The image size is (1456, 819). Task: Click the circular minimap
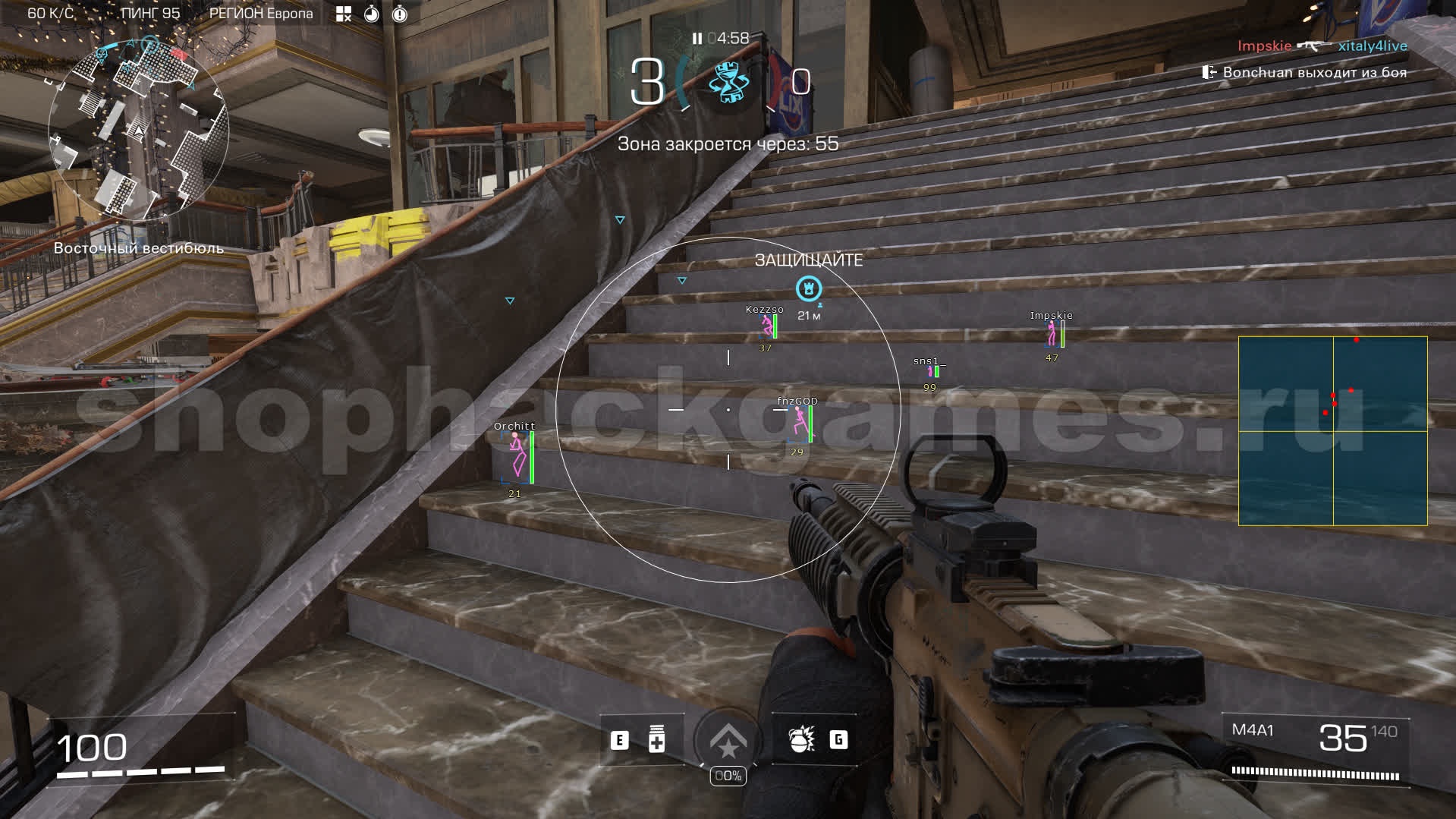coord(139,131)
